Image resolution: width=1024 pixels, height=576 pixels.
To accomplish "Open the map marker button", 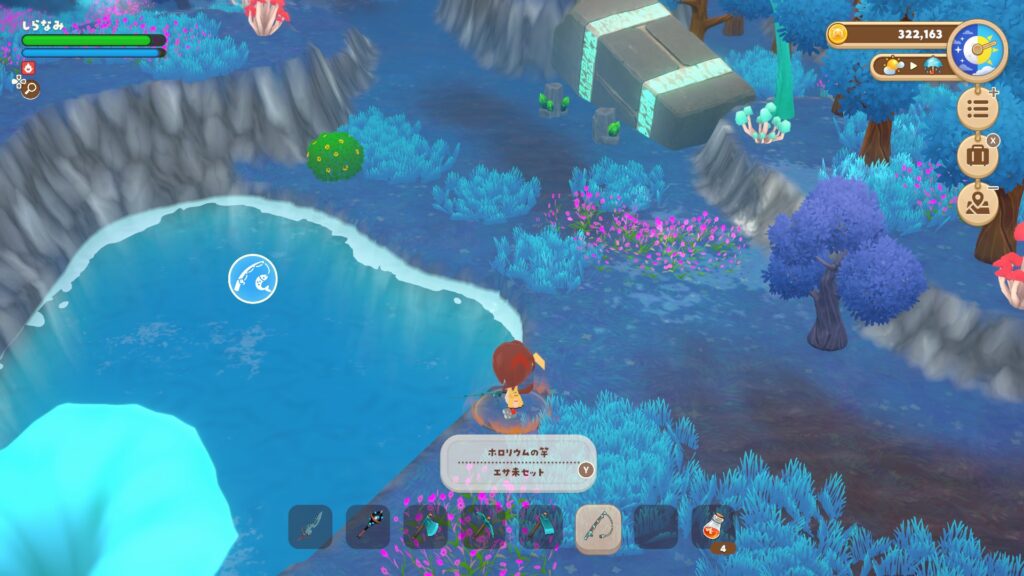I will [977, 204].
